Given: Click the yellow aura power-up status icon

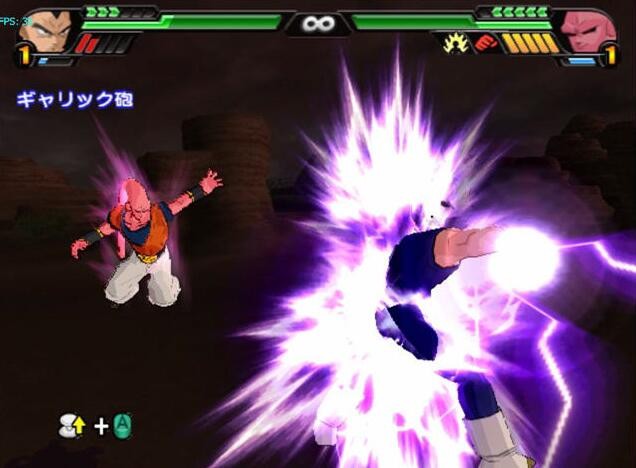Looking at the screenshot, I should click(455, 43).
